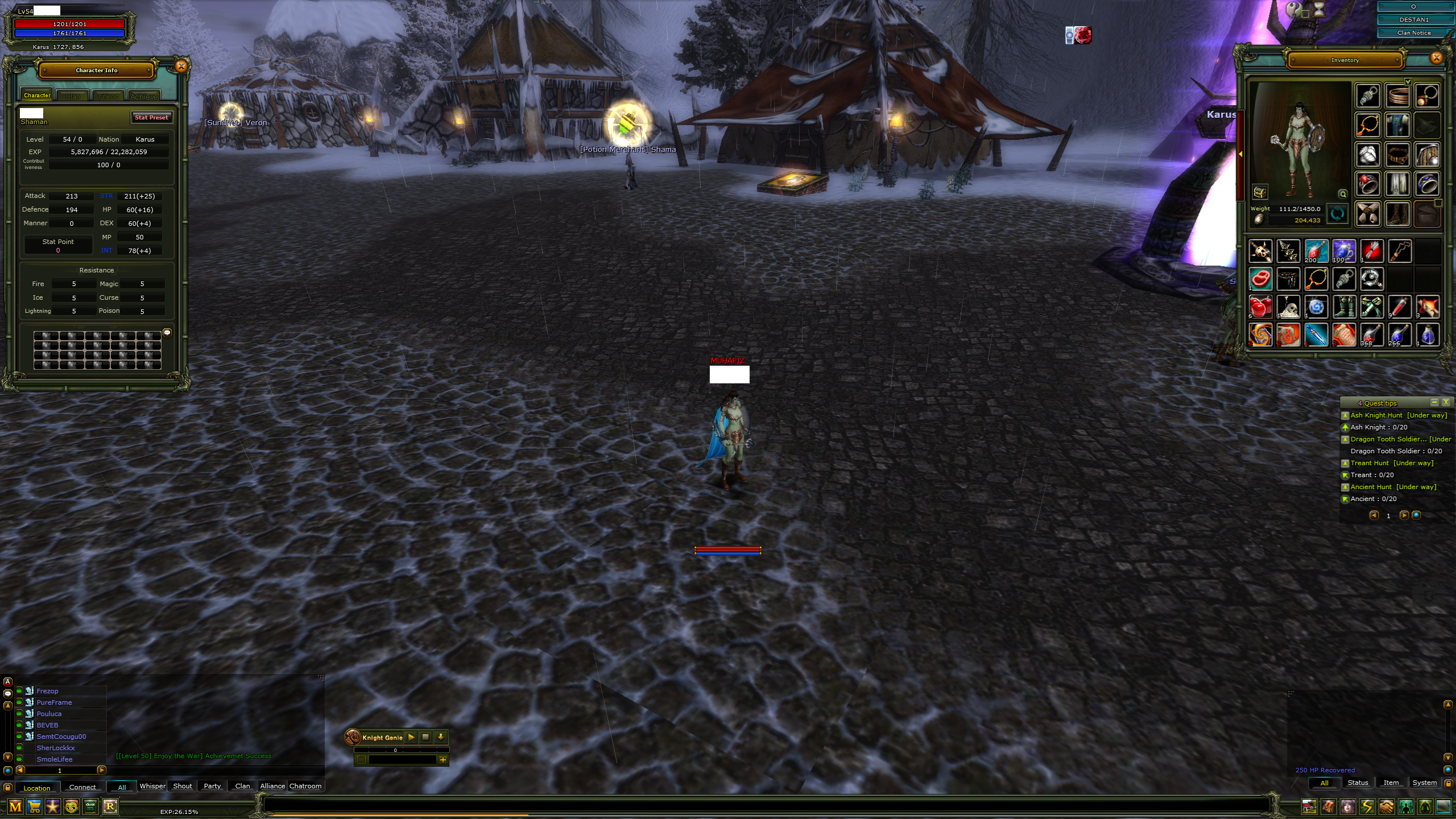Stop the Knight Genie

pos(425,737)
